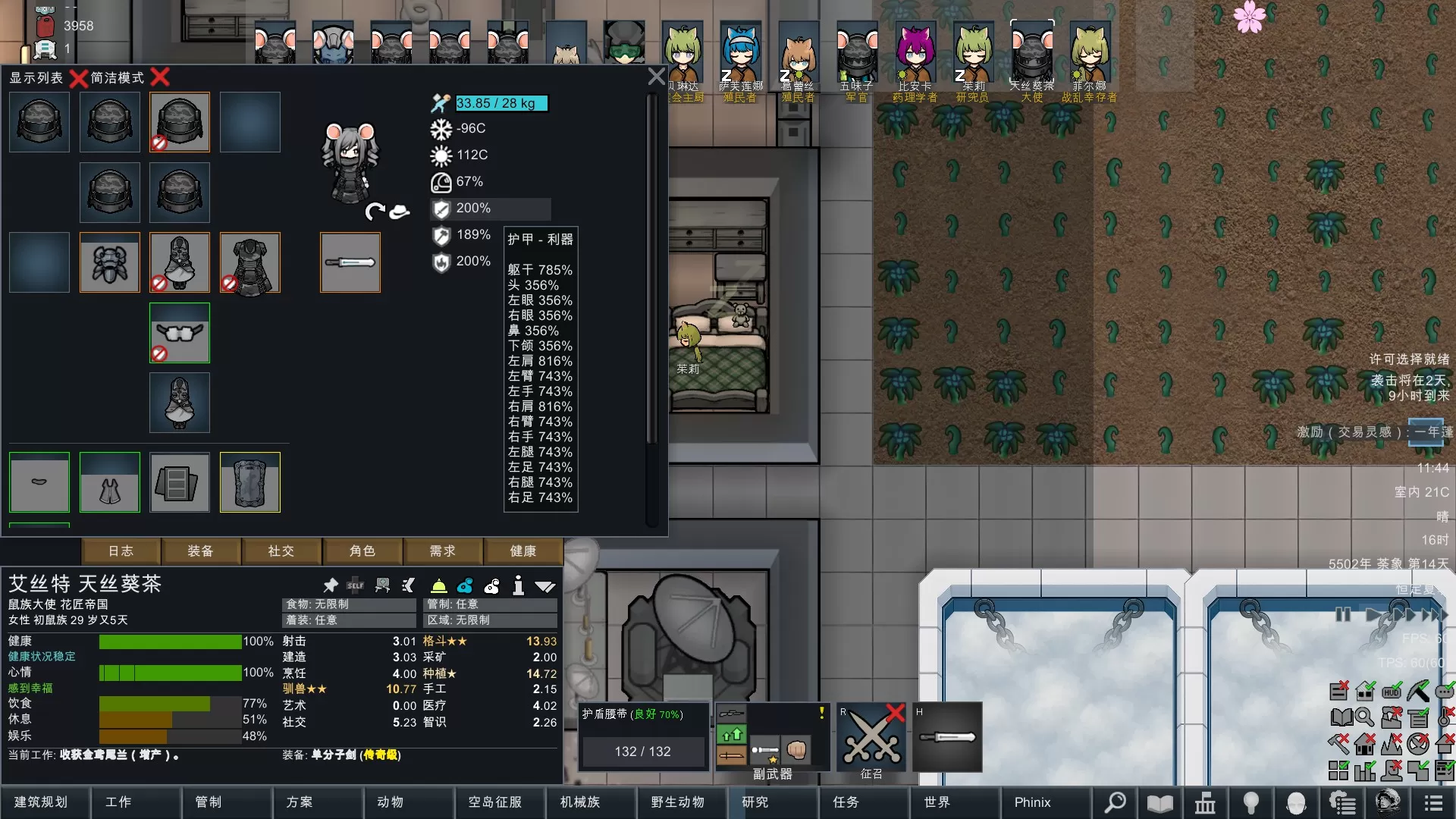Close the gear panel with the X

point(656,77)
